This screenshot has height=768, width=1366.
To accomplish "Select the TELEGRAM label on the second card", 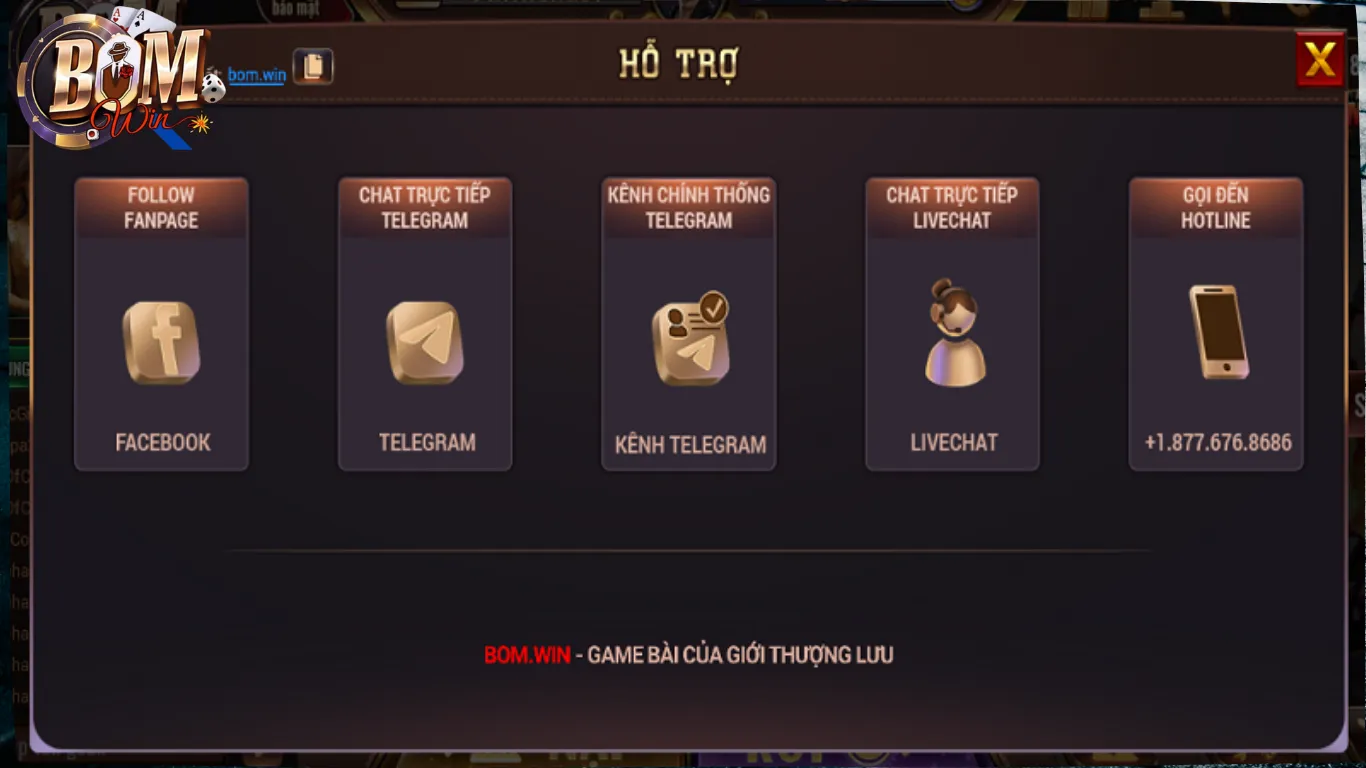I will [x=425, y=442].
